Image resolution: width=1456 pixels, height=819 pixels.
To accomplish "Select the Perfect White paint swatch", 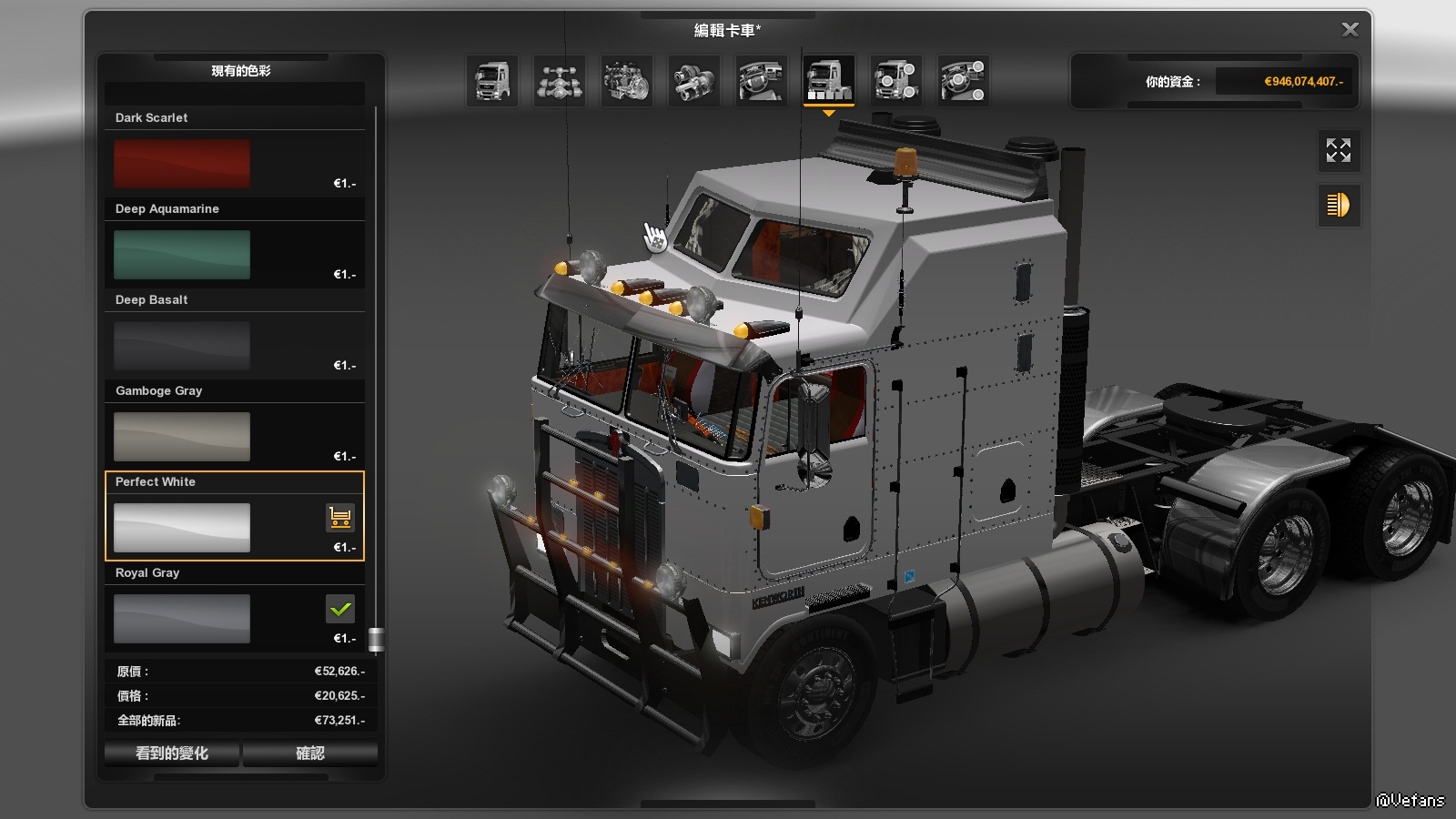I will pyautogui.click(x=182, y=528).
